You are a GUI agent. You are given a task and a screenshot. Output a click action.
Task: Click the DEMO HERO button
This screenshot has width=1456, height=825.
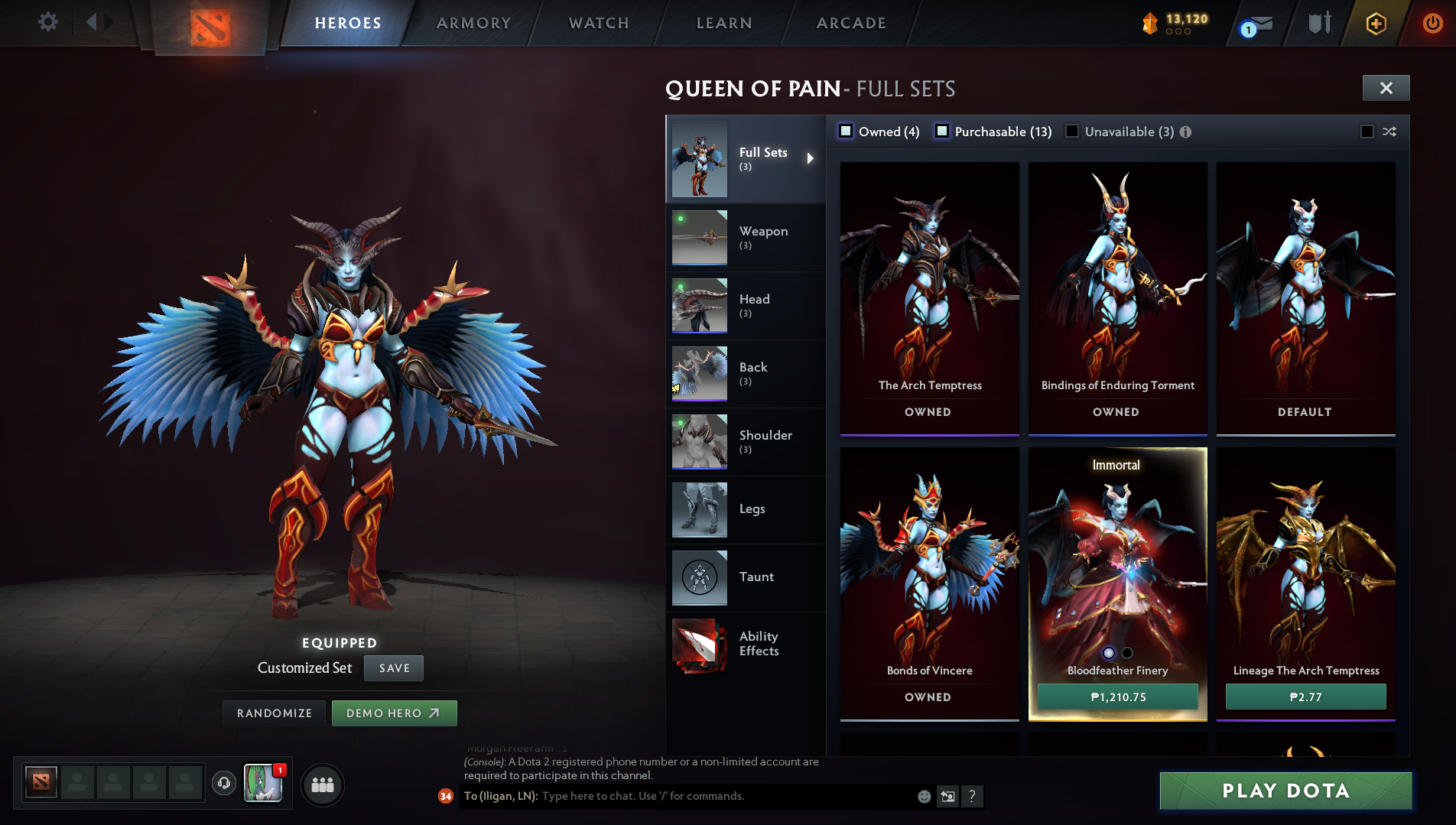tap(394, 713)
